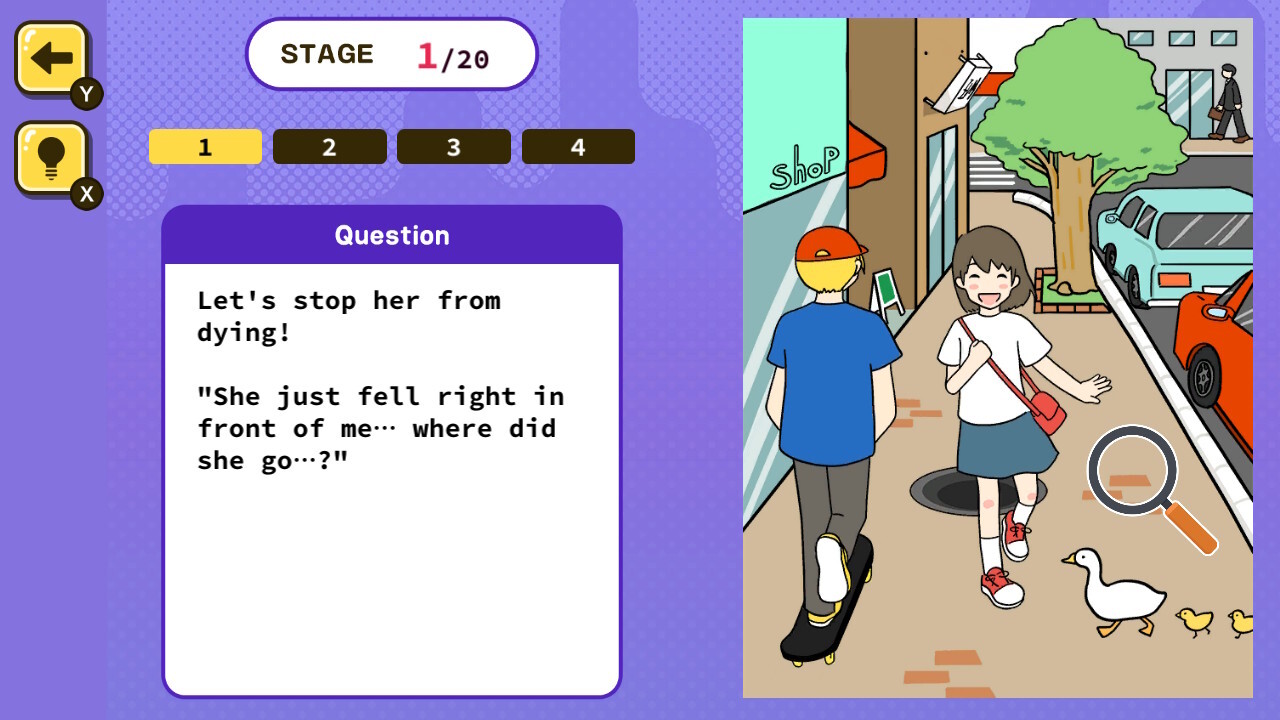
Task: Switch to question 3
Action: point(453,146)
